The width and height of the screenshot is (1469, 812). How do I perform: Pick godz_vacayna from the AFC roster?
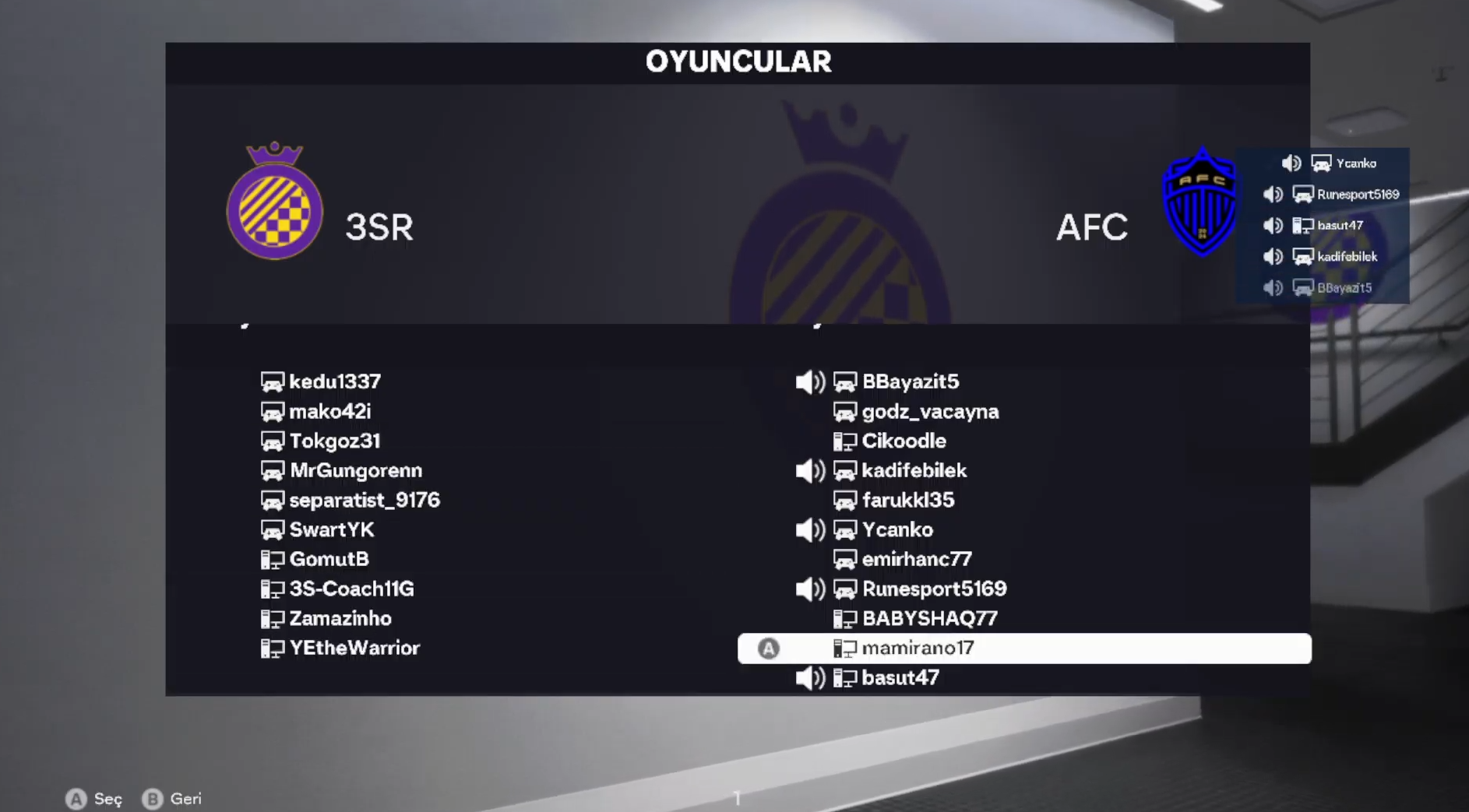(929, 411)
